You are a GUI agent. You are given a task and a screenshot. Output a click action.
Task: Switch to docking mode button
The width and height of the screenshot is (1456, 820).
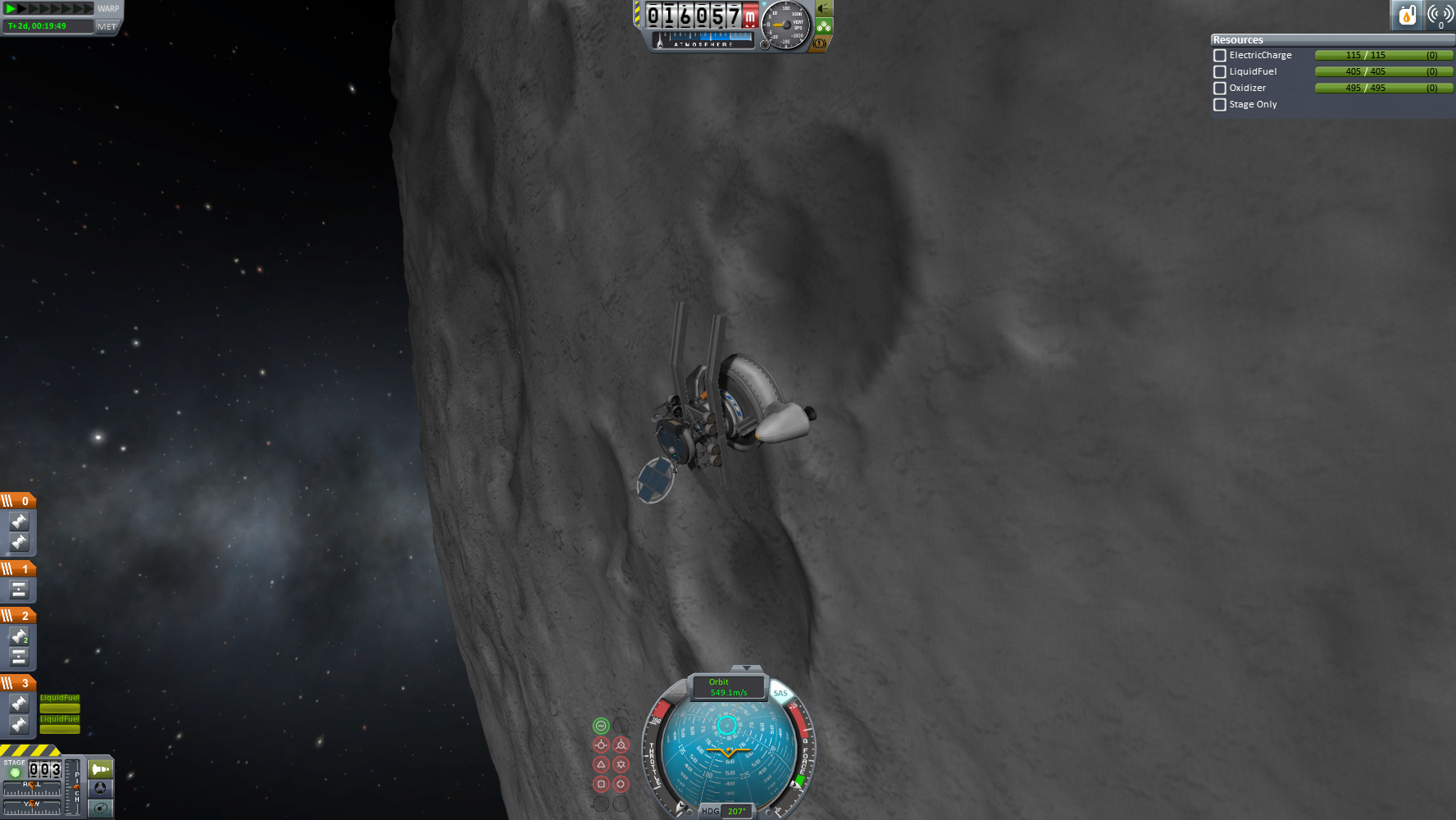[100, 788]
